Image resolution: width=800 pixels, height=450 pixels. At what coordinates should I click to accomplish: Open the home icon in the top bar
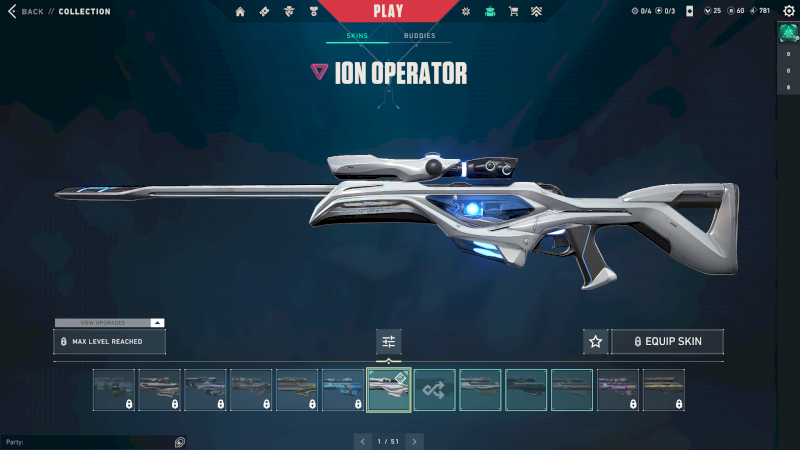coord(240,12)
